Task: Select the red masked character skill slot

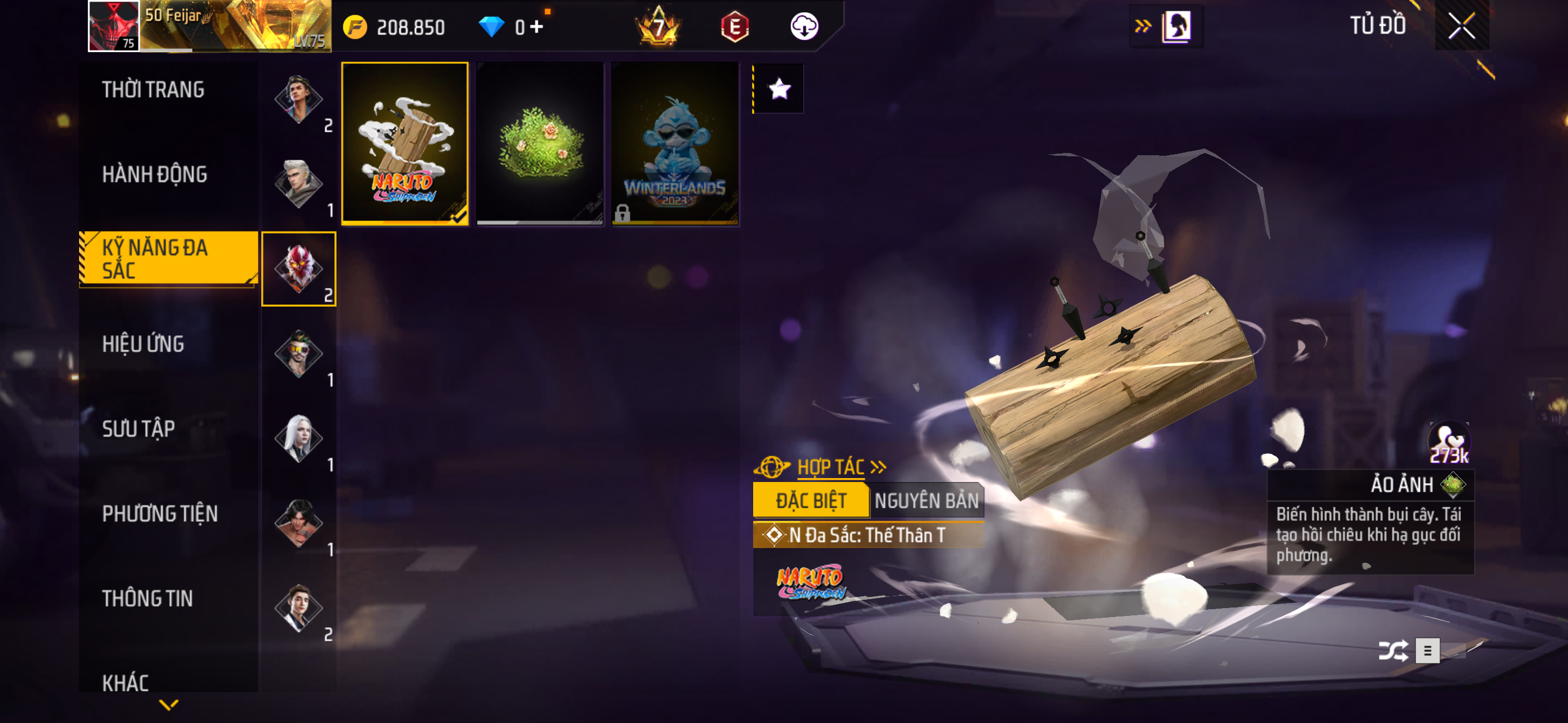Action: pyautogui.click(x=298, y=269)
